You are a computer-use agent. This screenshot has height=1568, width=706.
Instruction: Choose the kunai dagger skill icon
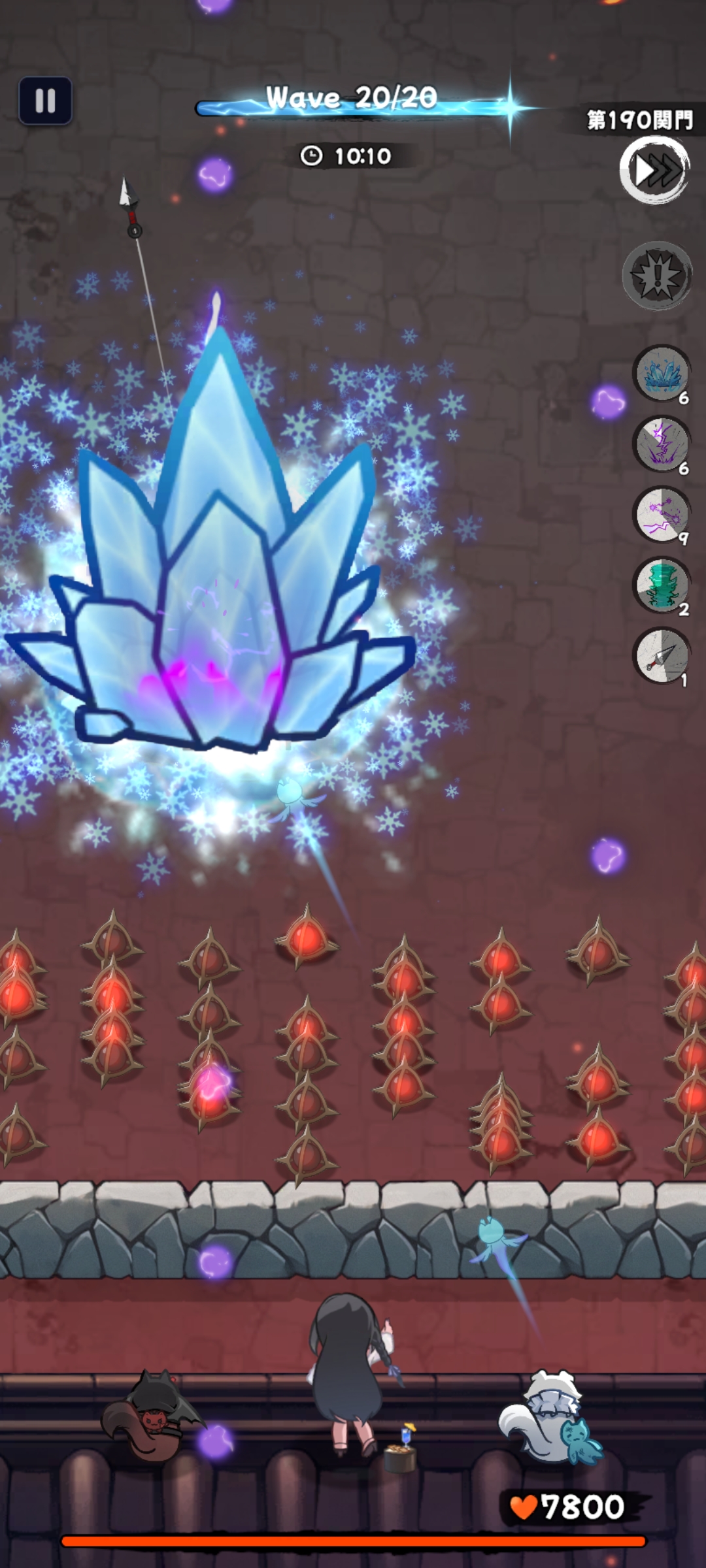(x=662, y=656)
